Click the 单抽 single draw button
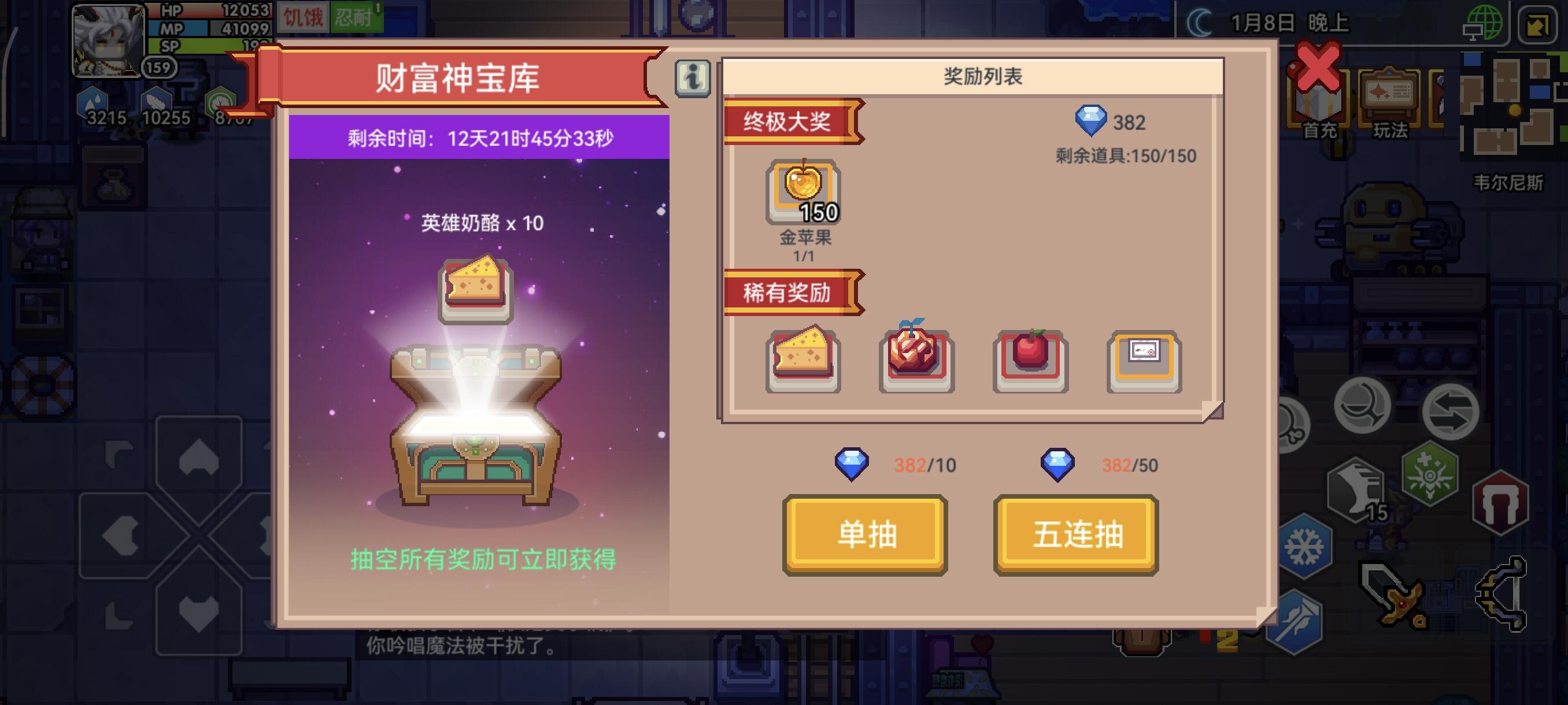This screenshot has width=1568, height=705. pos(865,535)
